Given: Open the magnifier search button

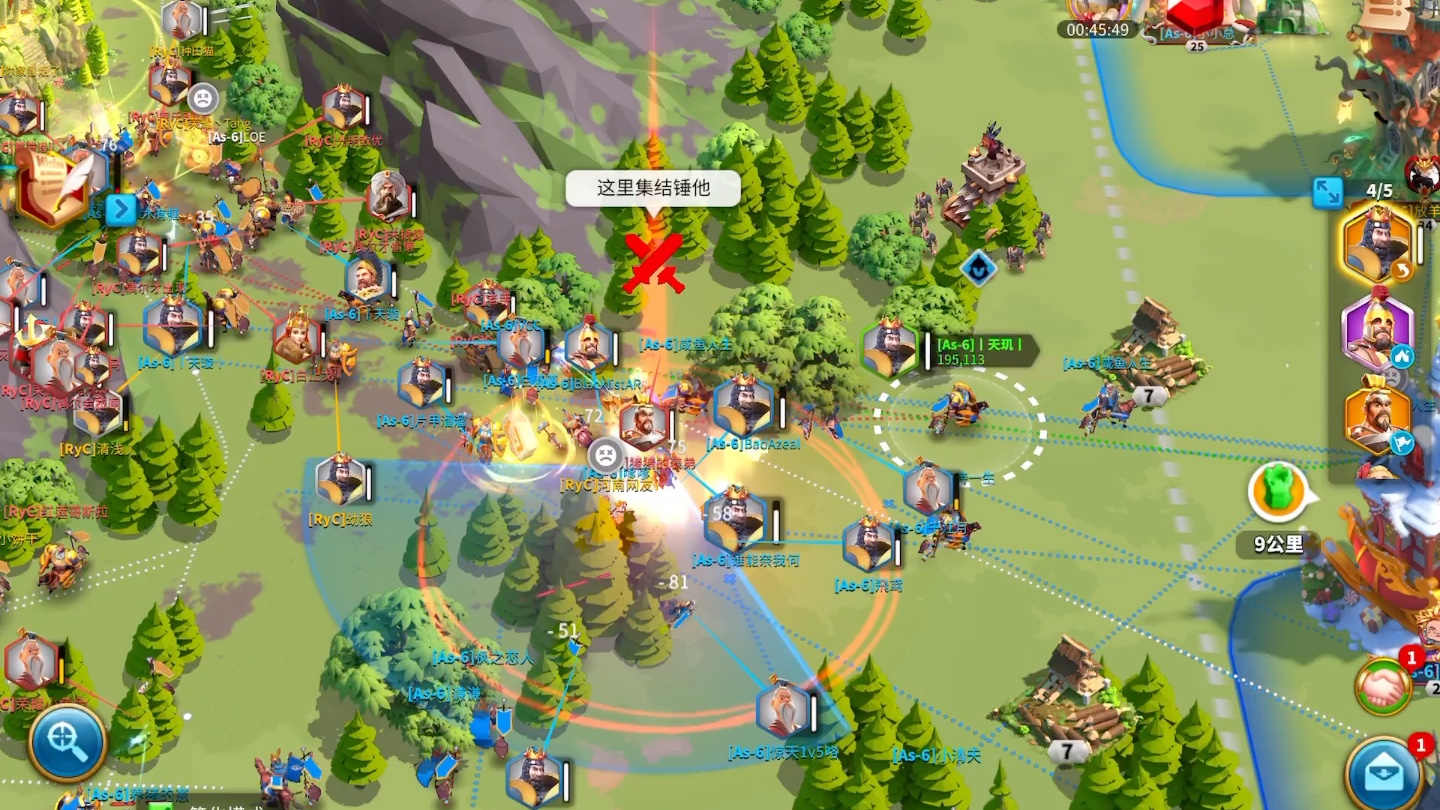Looking at the screenshot, I should (x=67, y=742).
